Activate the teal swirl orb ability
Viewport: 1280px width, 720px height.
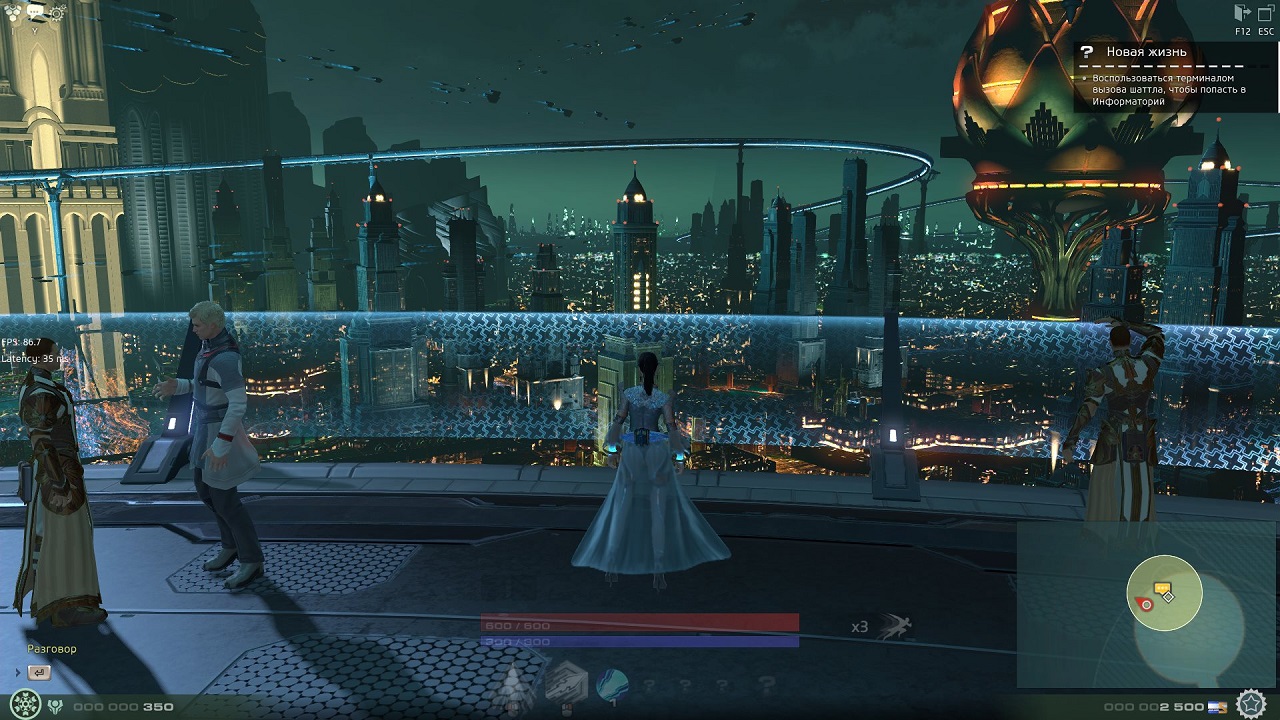pos(611,686)
